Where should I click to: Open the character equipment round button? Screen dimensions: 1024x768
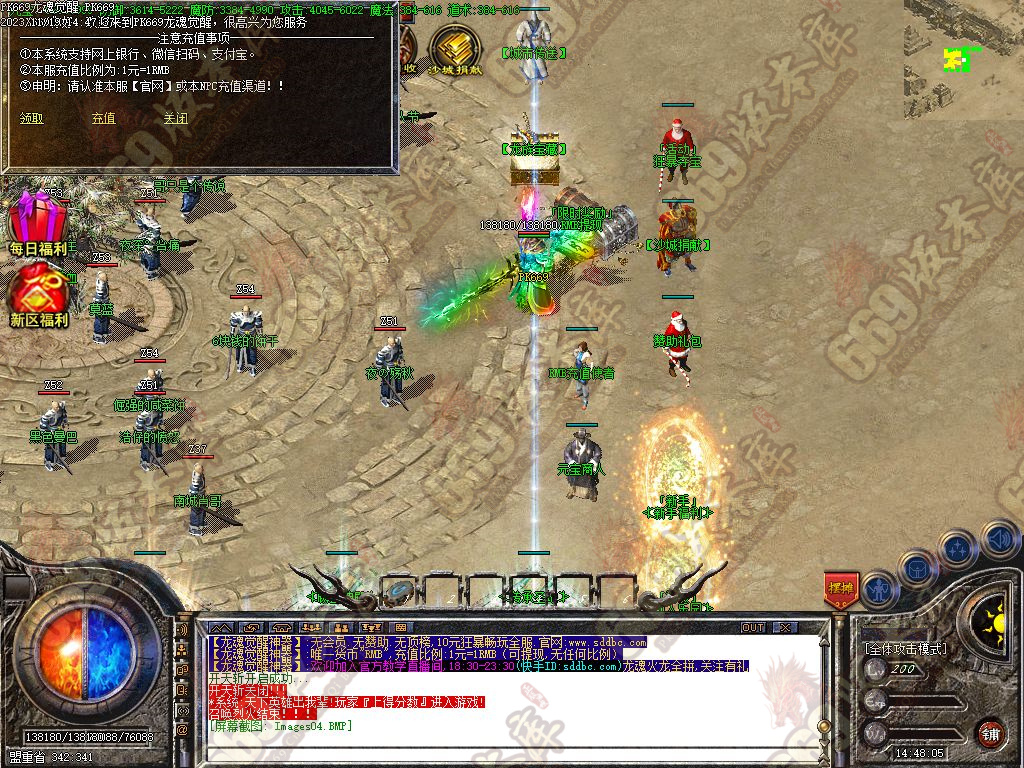tap(878, 588)
